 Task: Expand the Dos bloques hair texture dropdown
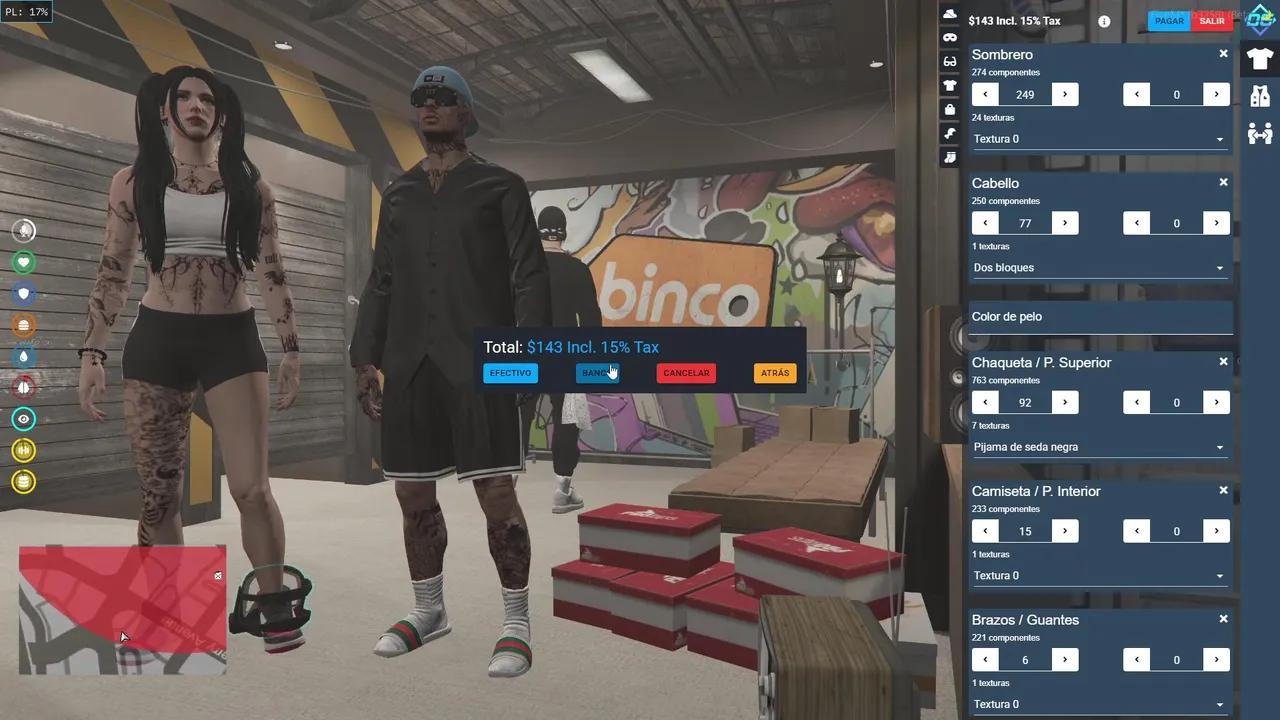pyautogui.click(x=1100, y=267)
